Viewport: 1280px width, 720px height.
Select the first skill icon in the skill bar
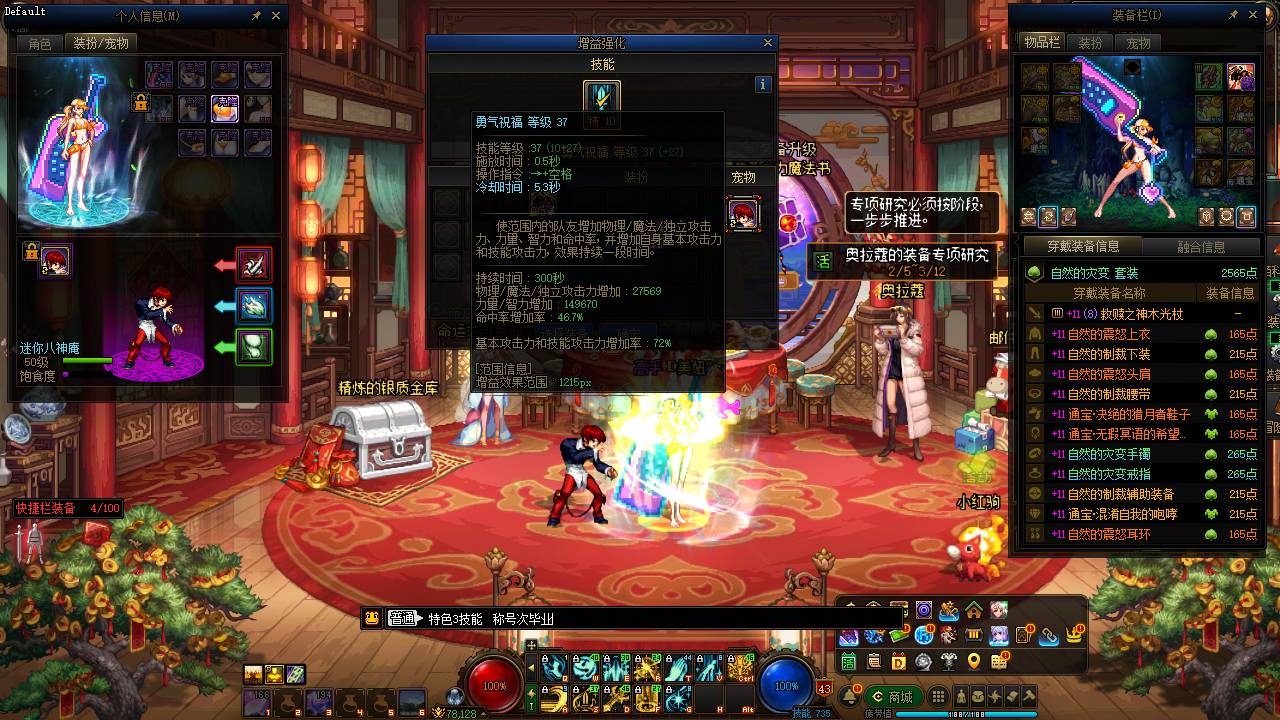[x=555, y=666]
